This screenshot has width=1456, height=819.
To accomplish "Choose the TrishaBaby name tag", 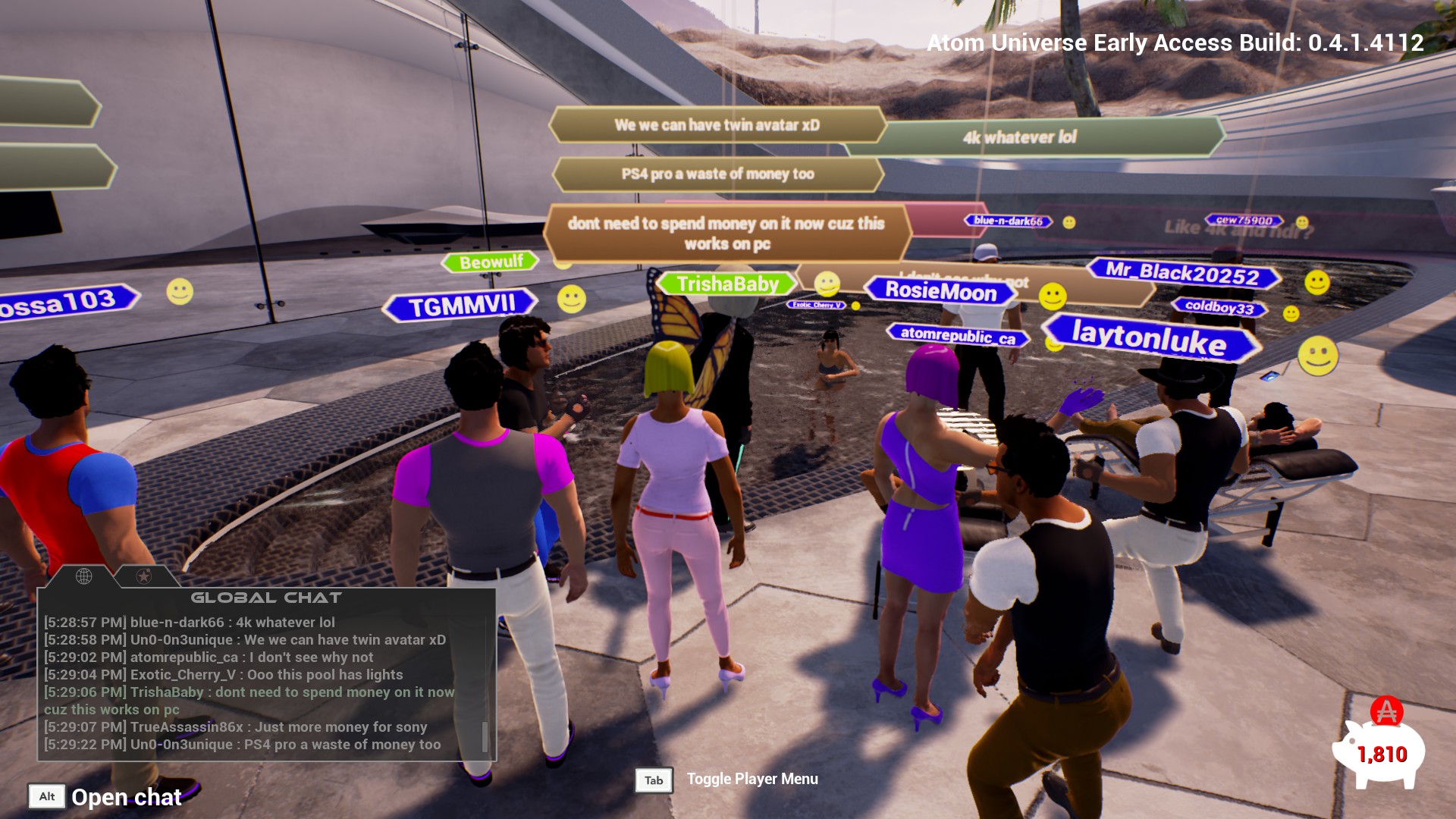I will 727,284.
